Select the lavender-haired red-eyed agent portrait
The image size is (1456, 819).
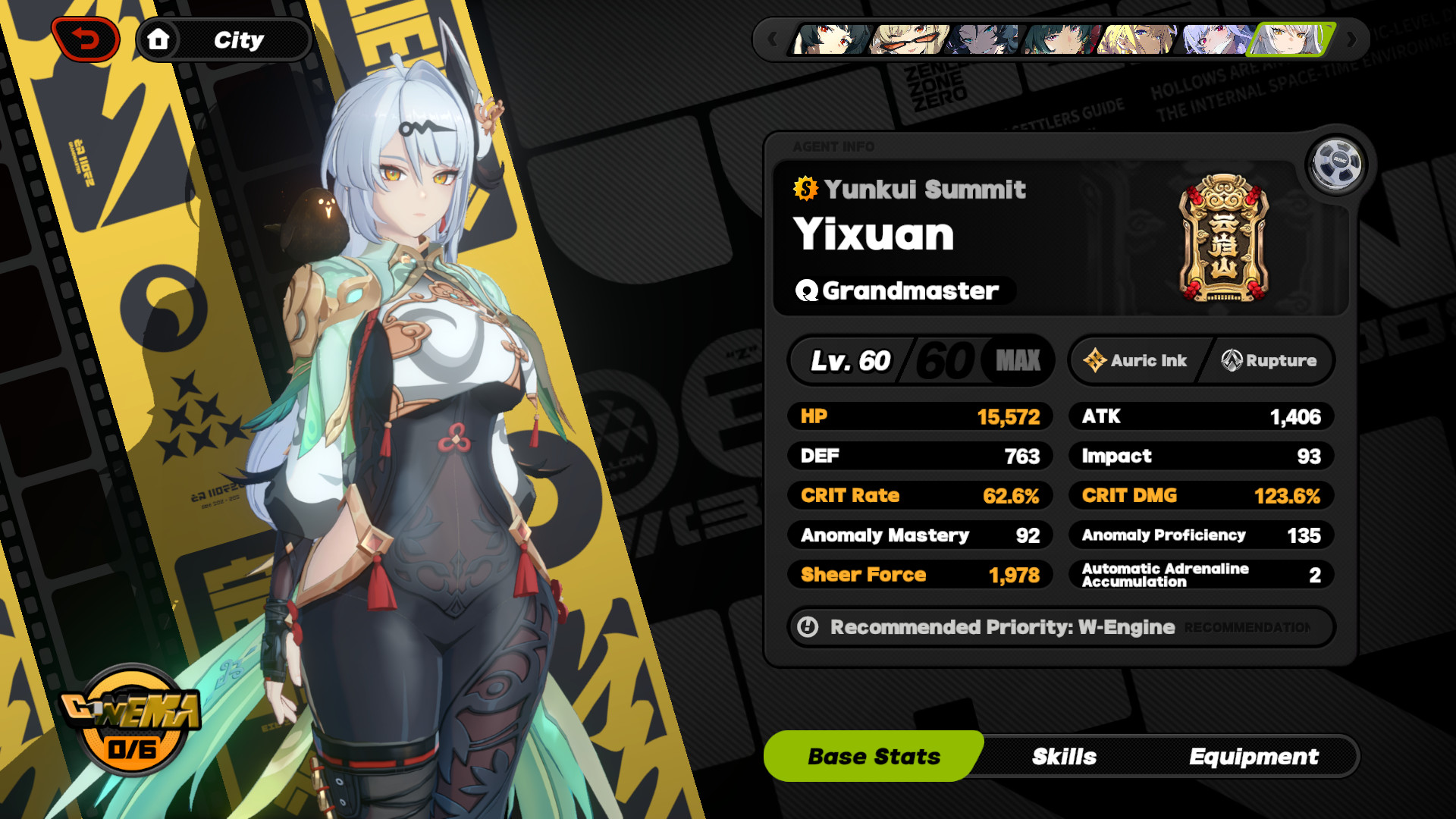point(1215,39)
